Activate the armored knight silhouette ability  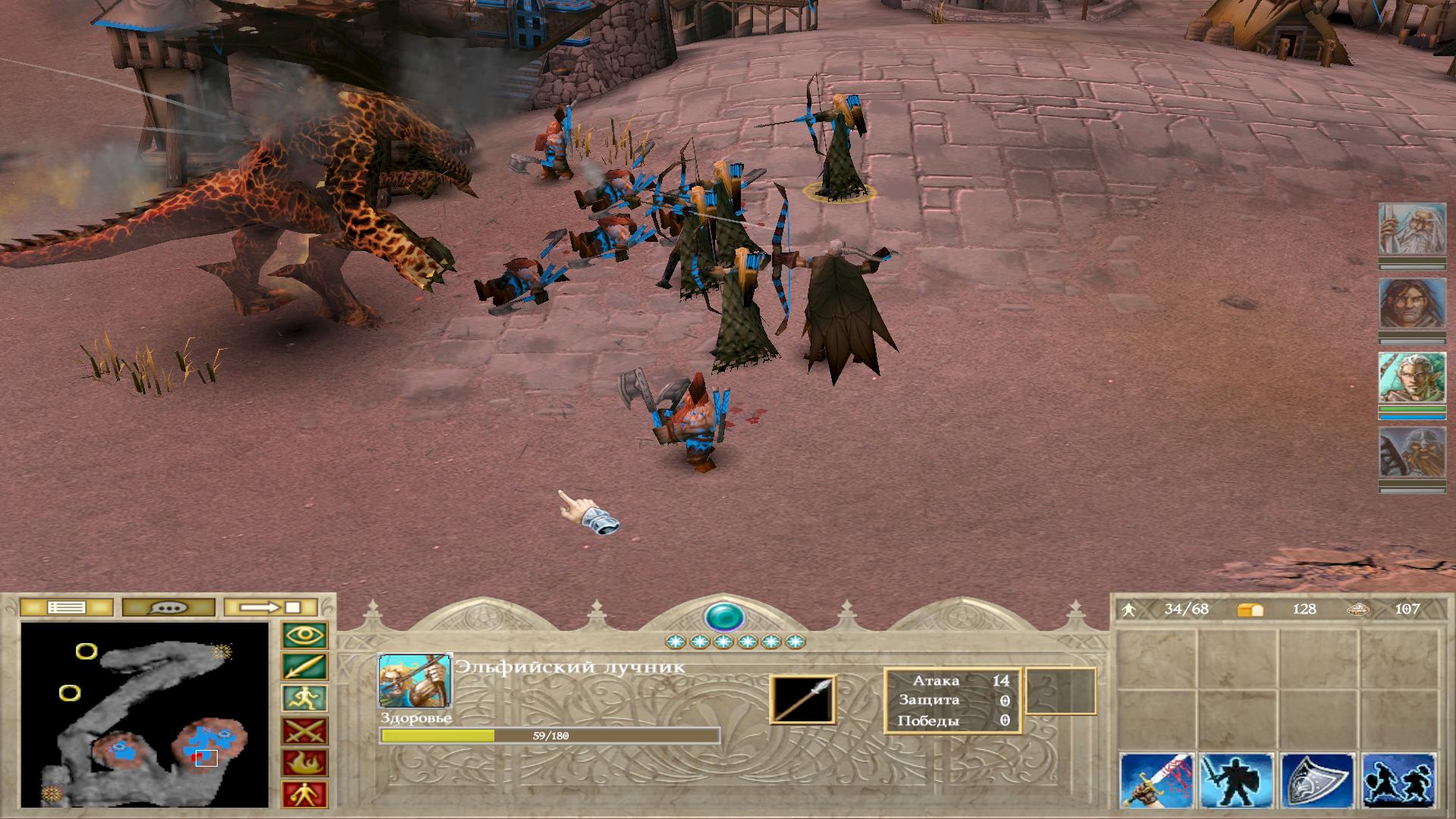(1237, 780)
